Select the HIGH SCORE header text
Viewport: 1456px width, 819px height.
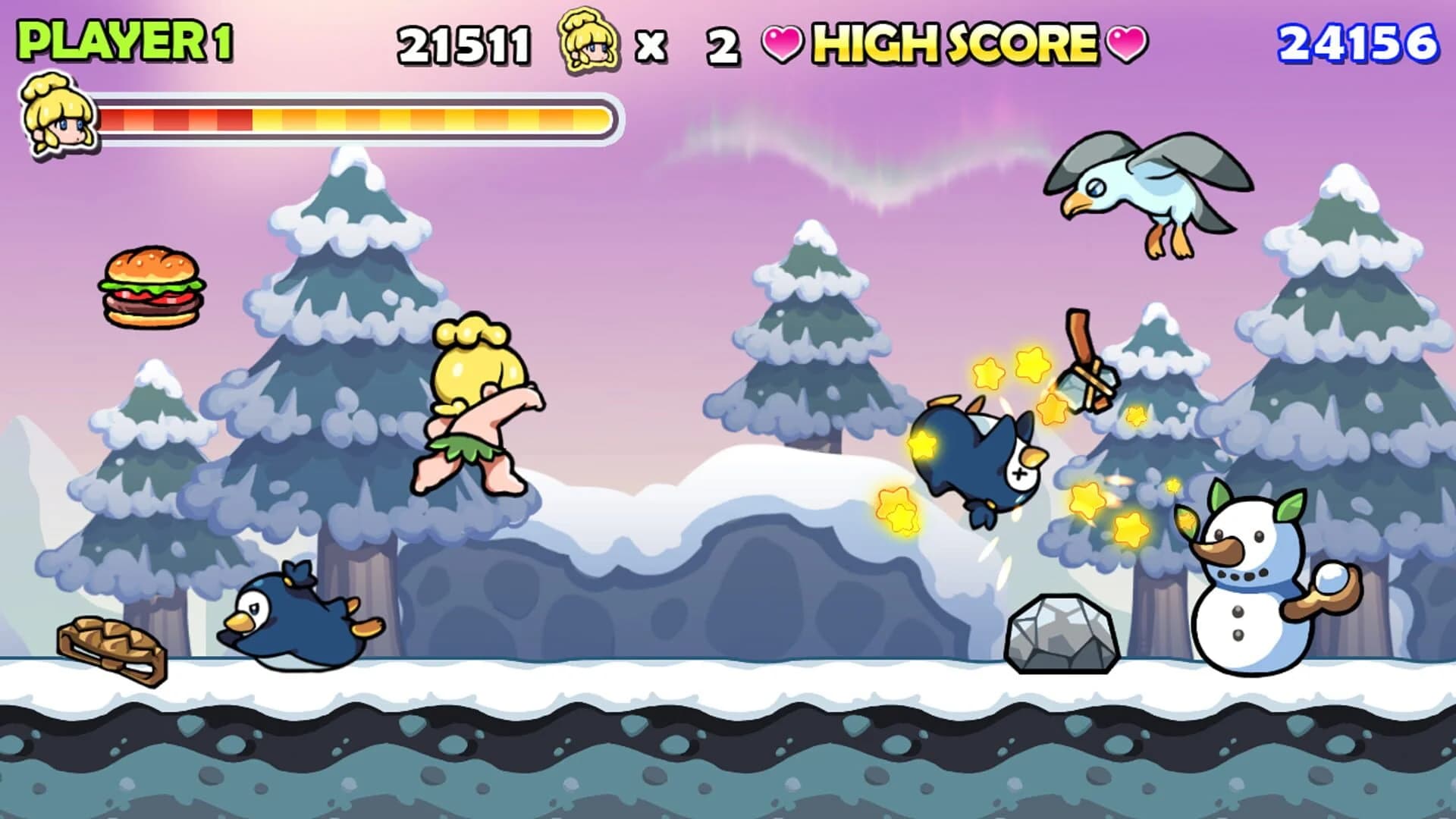[x=952, y=44]
